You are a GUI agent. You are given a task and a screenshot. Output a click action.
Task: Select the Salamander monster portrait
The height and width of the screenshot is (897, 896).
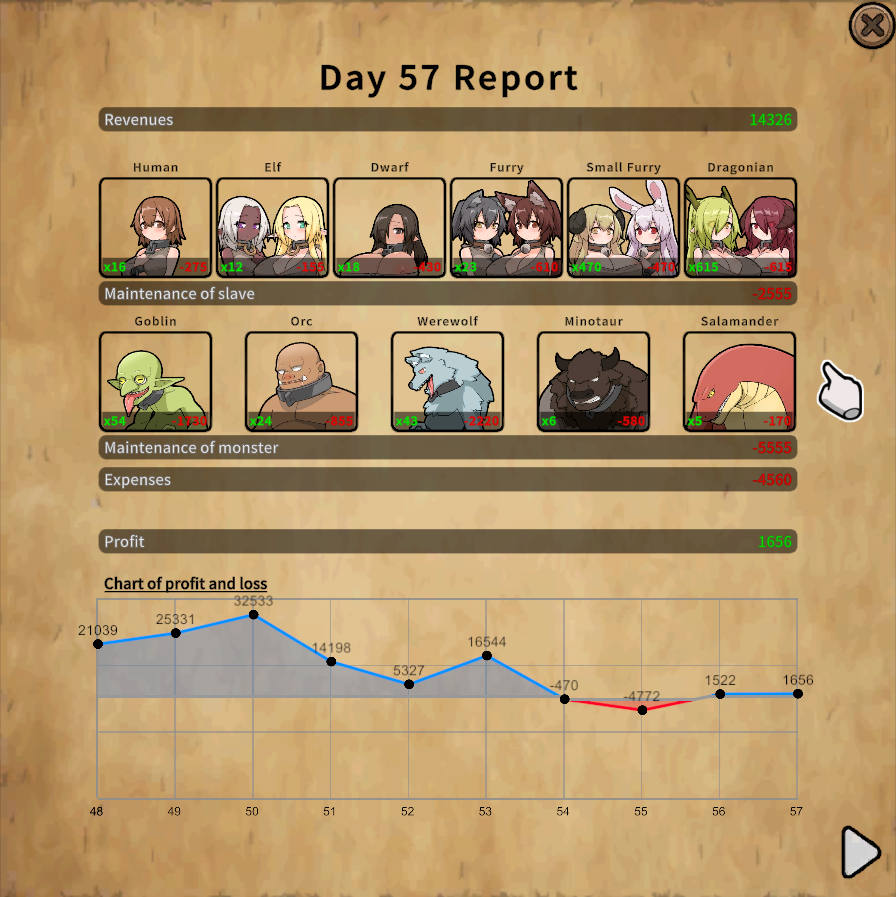pos(739,381)
